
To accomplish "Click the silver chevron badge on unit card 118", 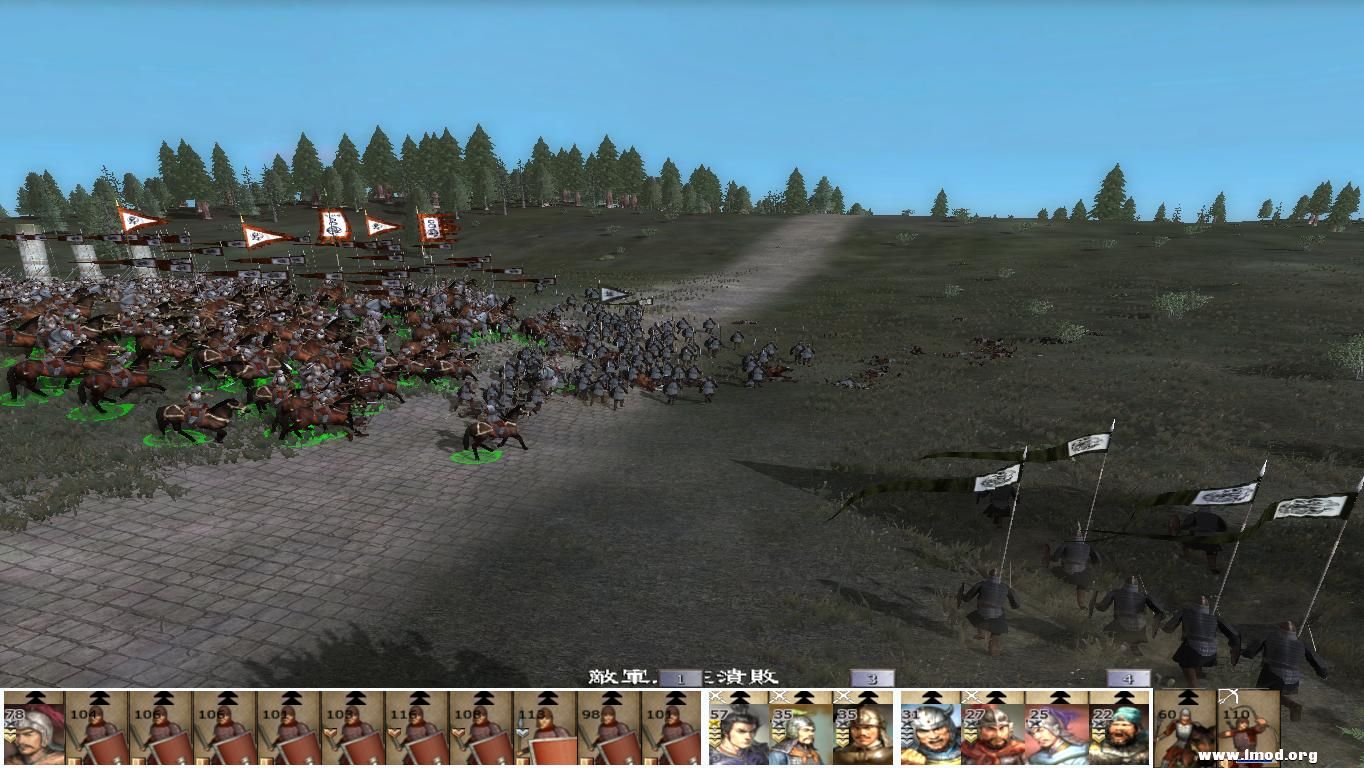I will [524, 731].
